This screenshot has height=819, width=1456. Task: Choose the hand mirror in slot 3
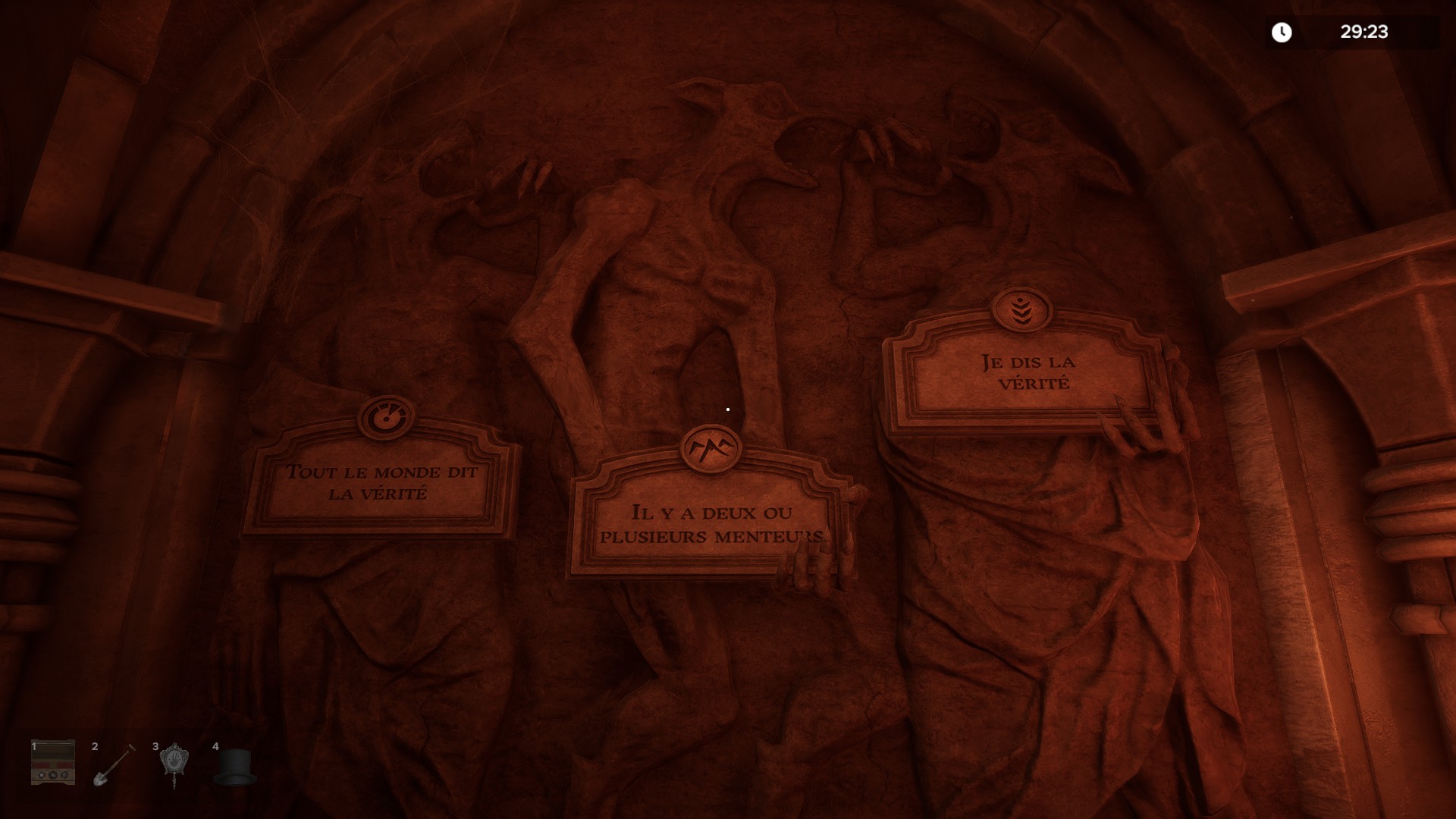174,764
